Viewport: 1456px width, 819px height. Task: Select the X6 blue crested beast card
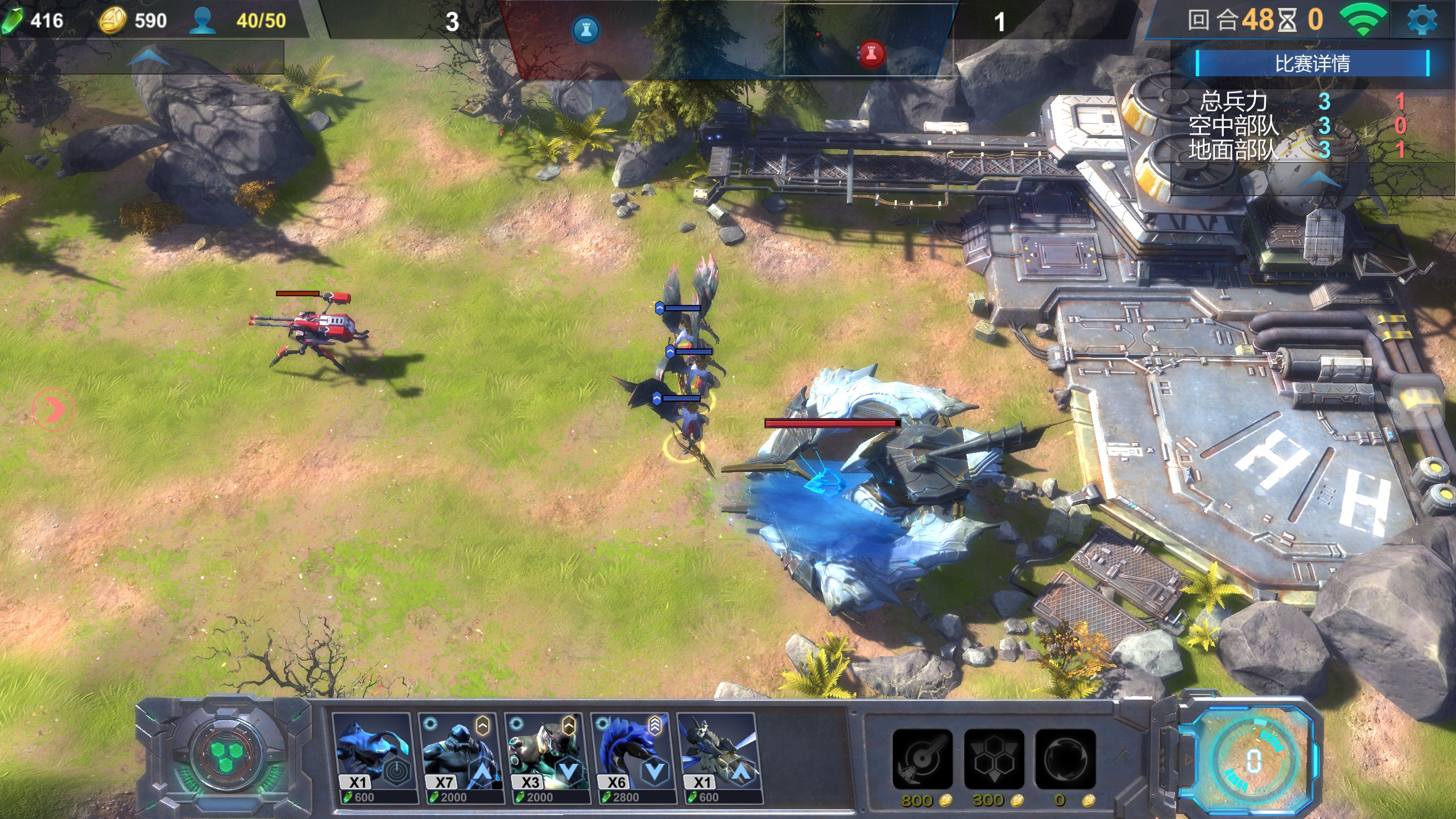pyautogui.click(x=632, y=758)
